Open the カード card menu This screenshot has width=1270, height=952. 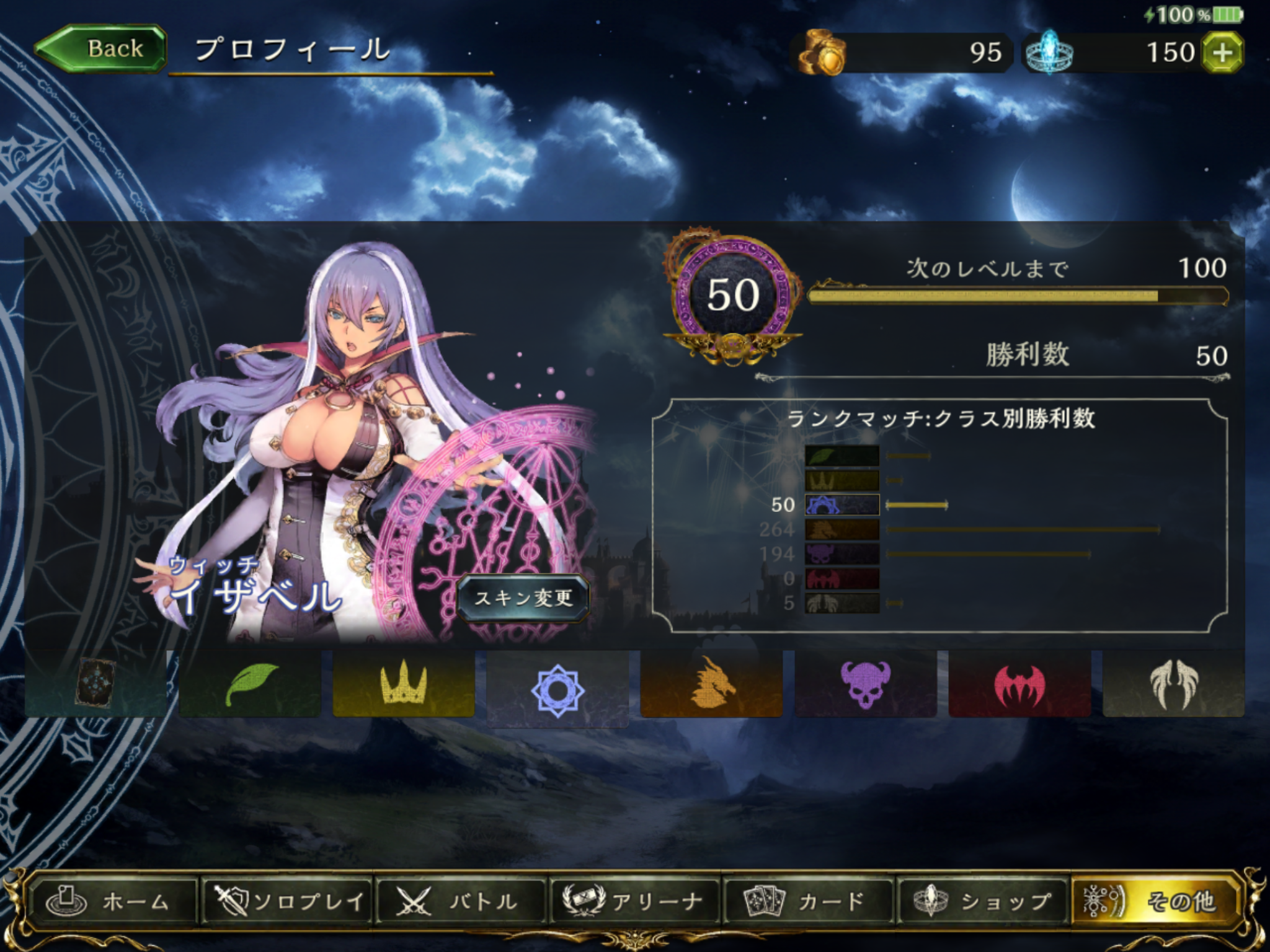click(x=808, y=901)
